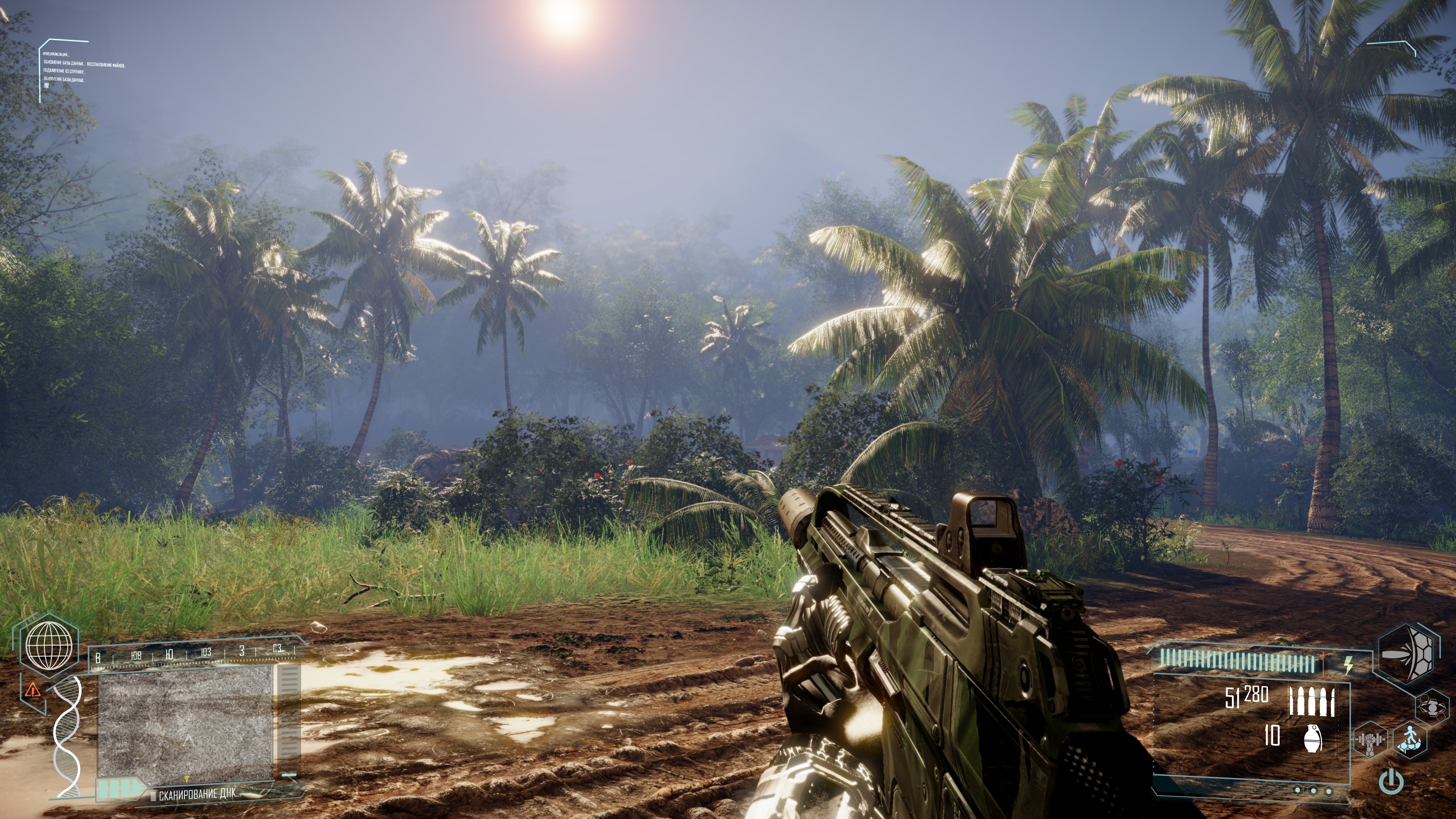Select the orange warning triangle icon
This screenshot has height=819, width=1456.
(33, 690)
